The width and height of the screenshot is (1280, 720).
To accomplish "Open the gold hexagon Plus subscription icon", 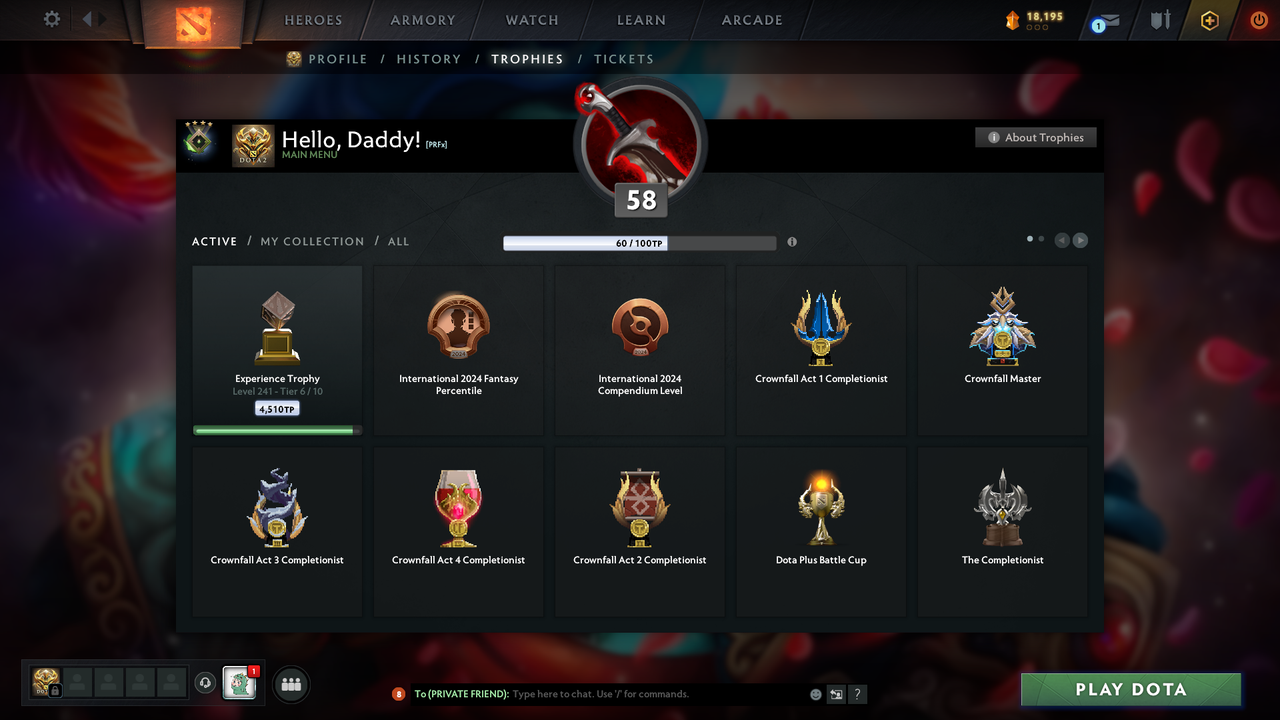I will (x=1209, y=20).
